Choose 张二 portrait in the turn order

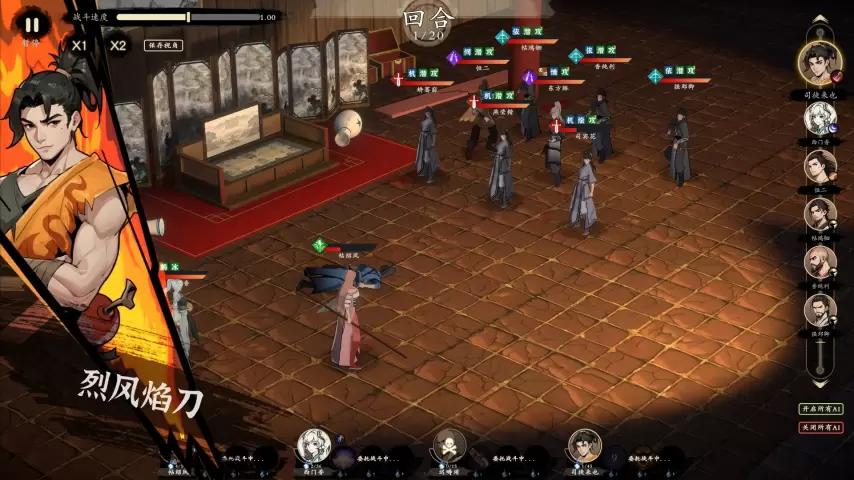click(x=820, y=166)
